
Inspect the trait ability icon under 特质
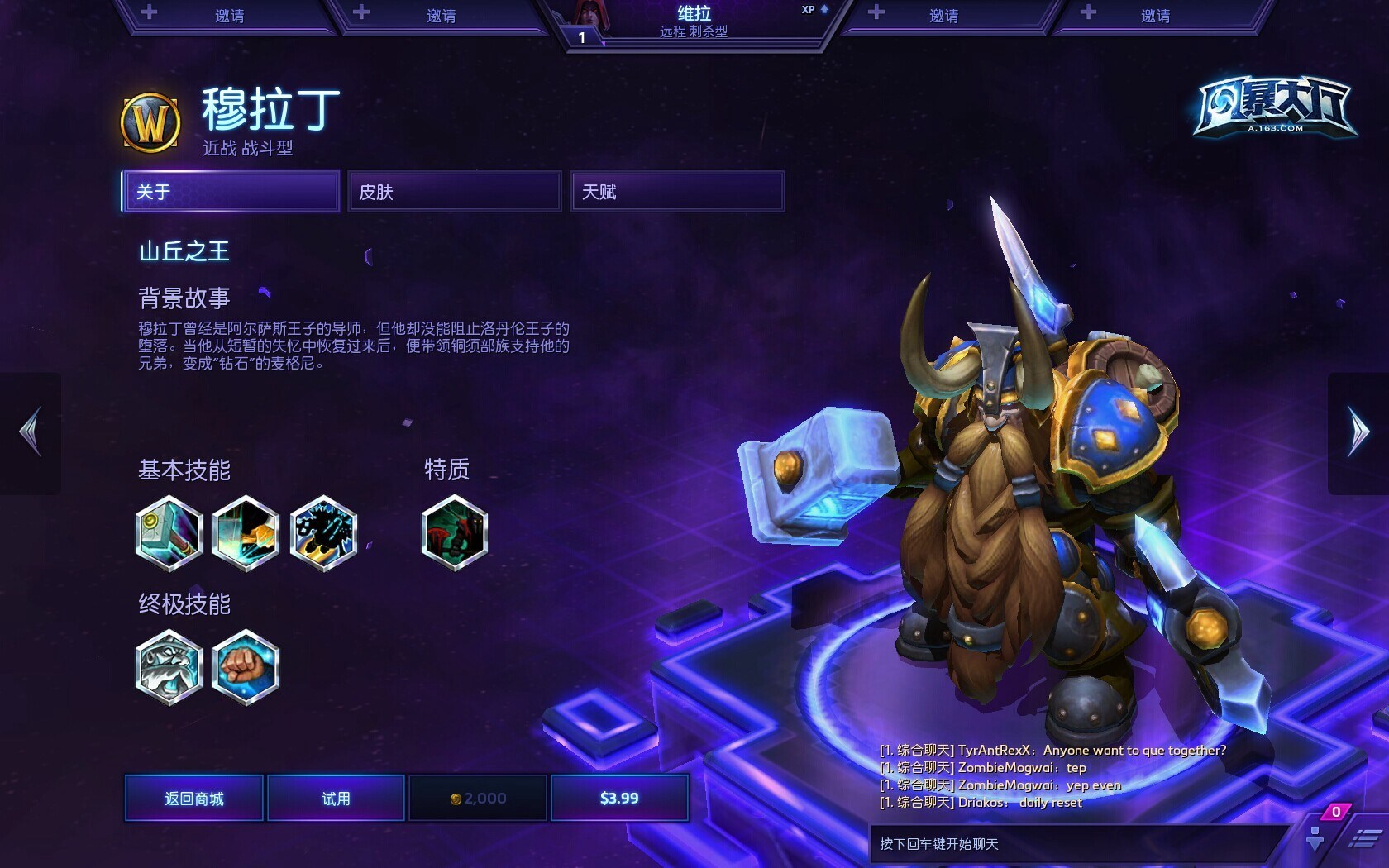(x=454, y=533)
